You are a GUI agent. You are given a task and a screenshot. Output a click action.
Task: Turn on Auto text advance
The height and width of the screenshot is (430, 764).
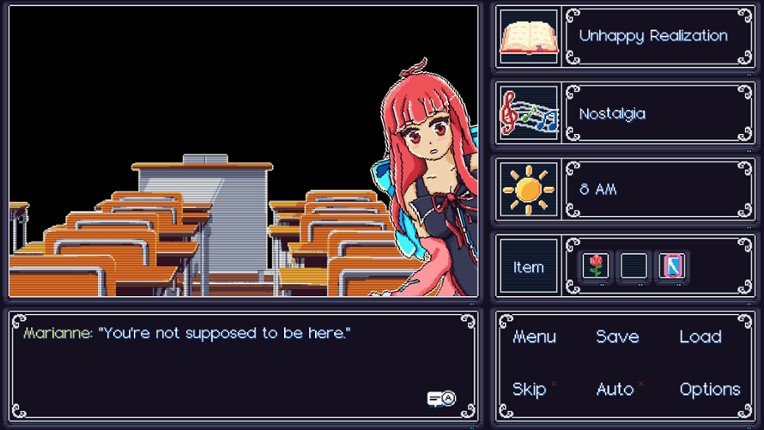(x=615, y=389)
